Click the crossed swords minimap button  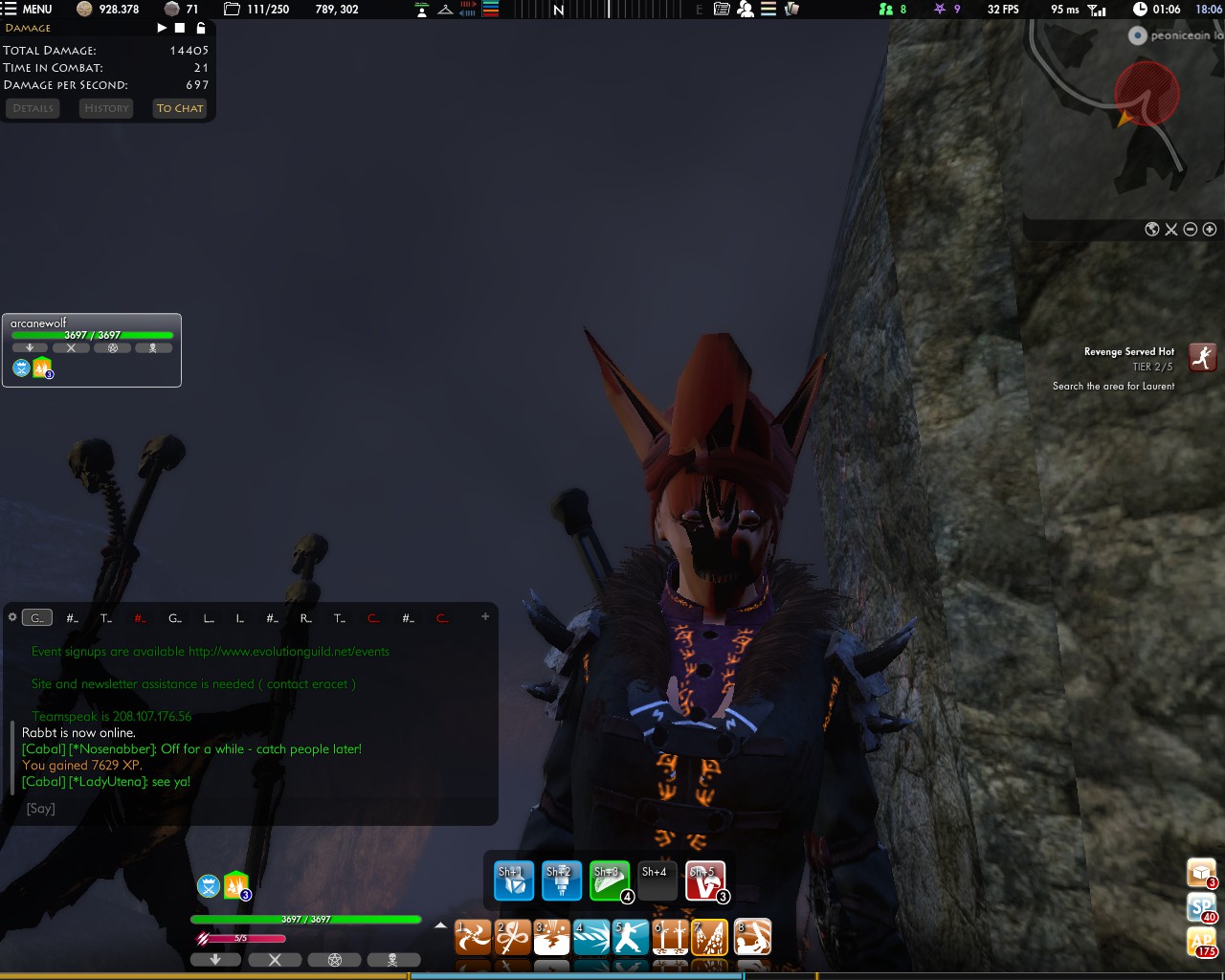point(1171,229)
